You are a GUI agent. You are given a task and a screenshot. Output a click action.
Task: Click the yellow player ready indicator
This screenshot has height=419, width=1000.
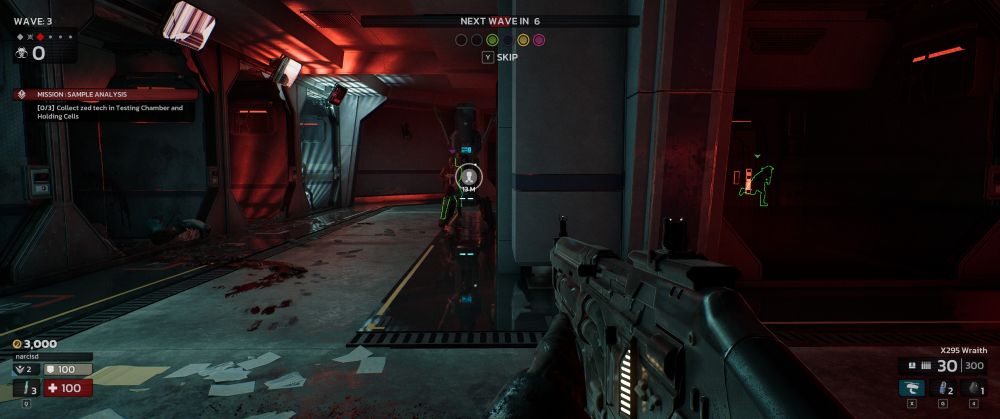[x=523, y=40]
